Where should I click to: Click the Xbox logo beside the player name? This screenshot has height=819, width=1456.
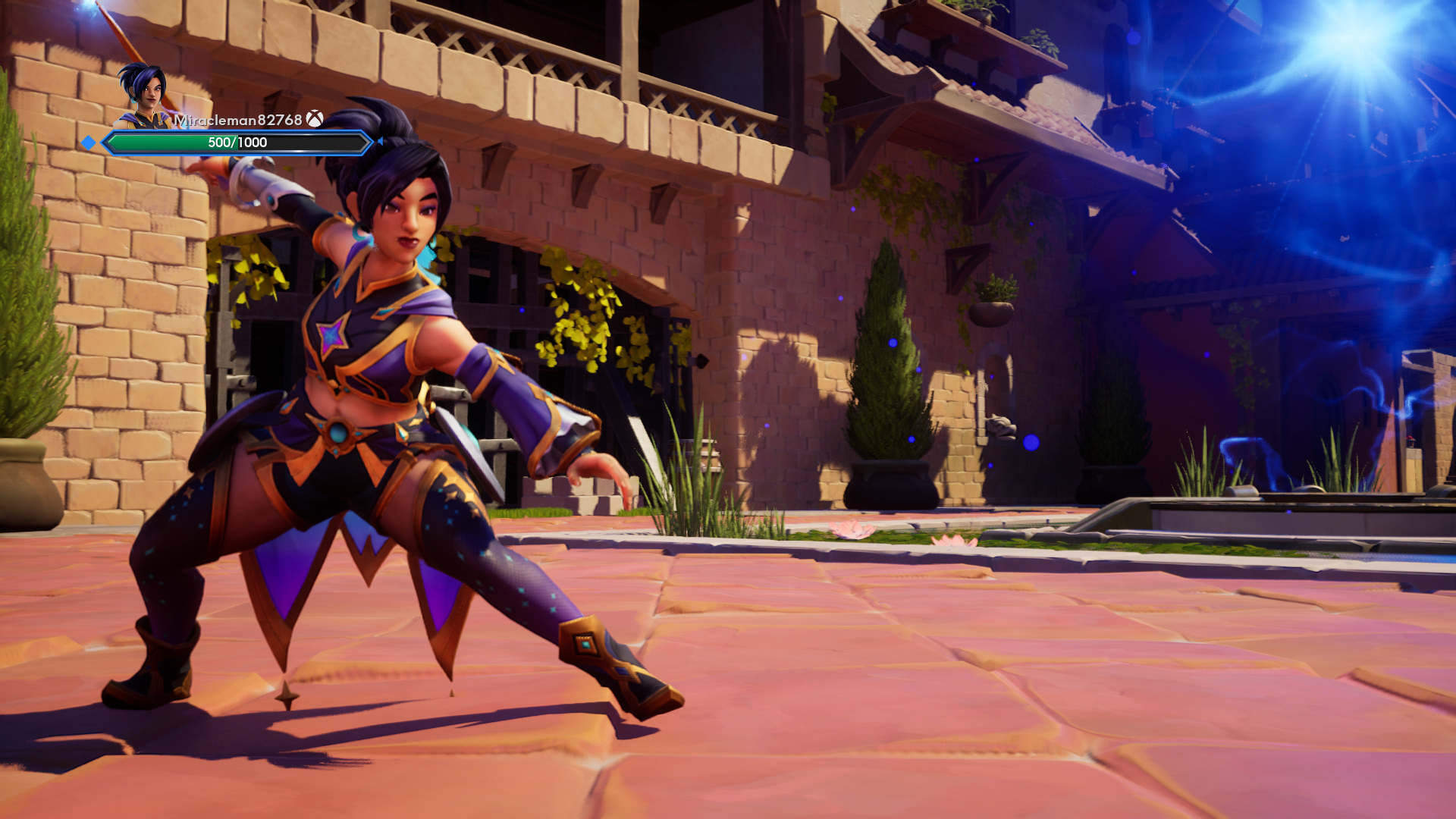pyautogui.click(x=315, y=119)
